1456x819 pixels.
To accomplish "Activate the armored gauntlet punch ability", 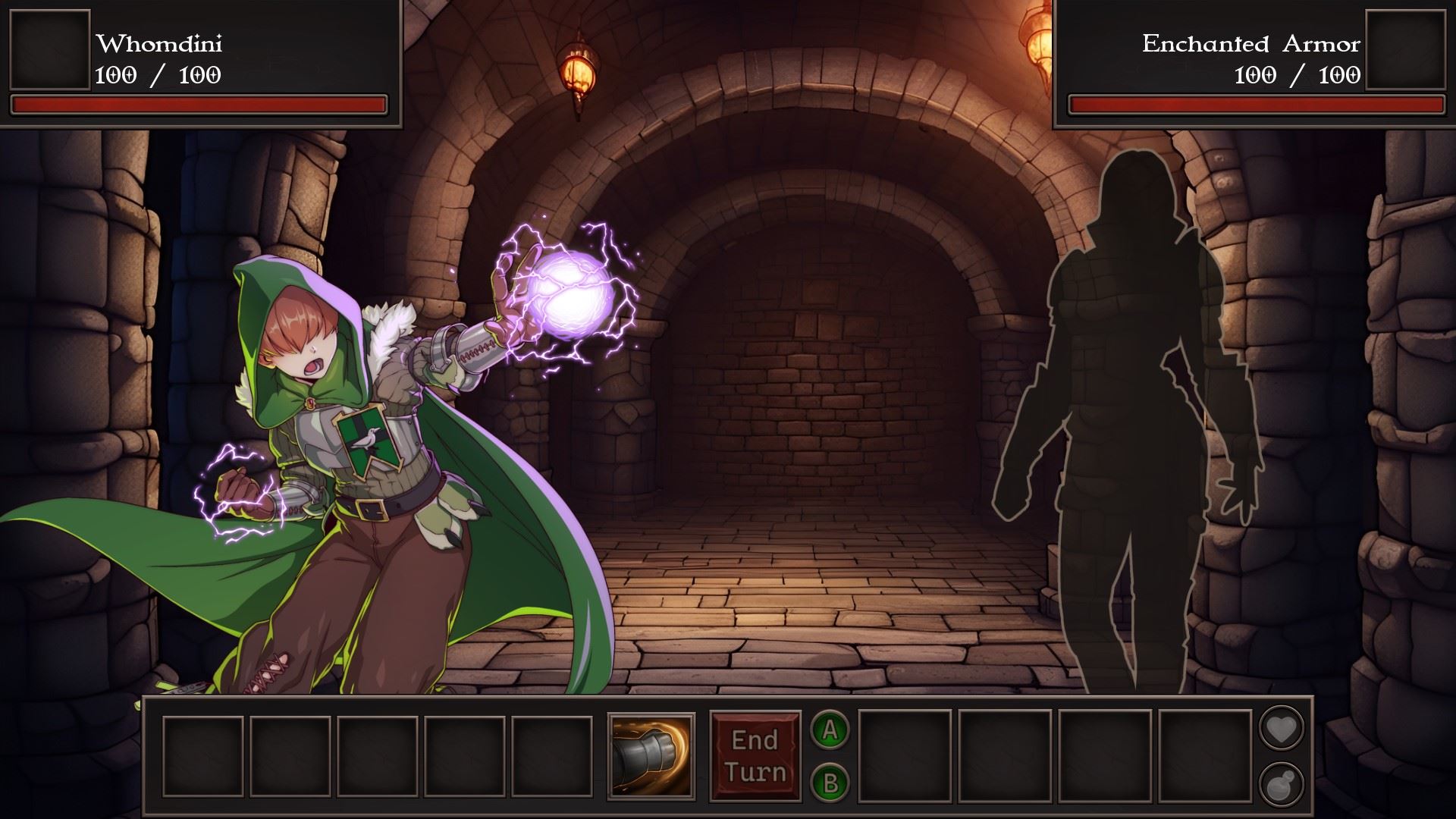I will pyautogui.click(x=651, y=756).
